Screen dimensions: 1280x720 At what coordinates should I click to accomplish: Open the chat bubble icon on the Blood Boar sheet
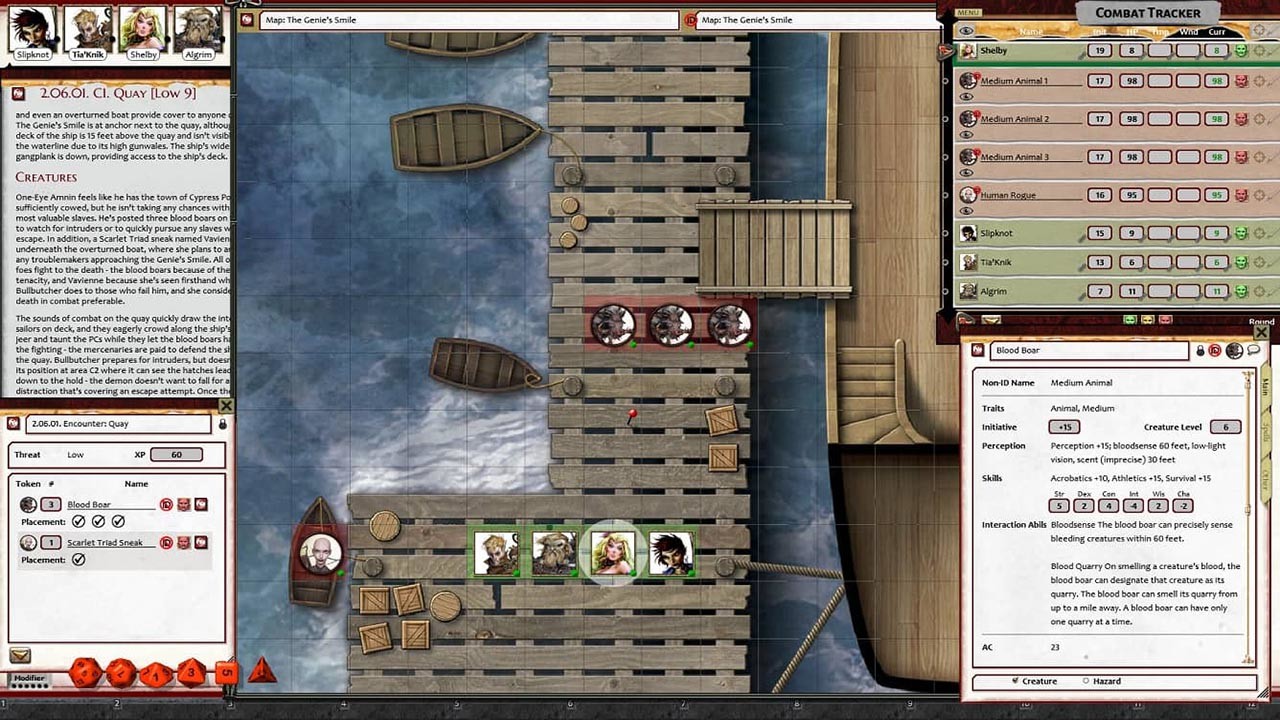pyautogui.click(x=1254, y=350)
